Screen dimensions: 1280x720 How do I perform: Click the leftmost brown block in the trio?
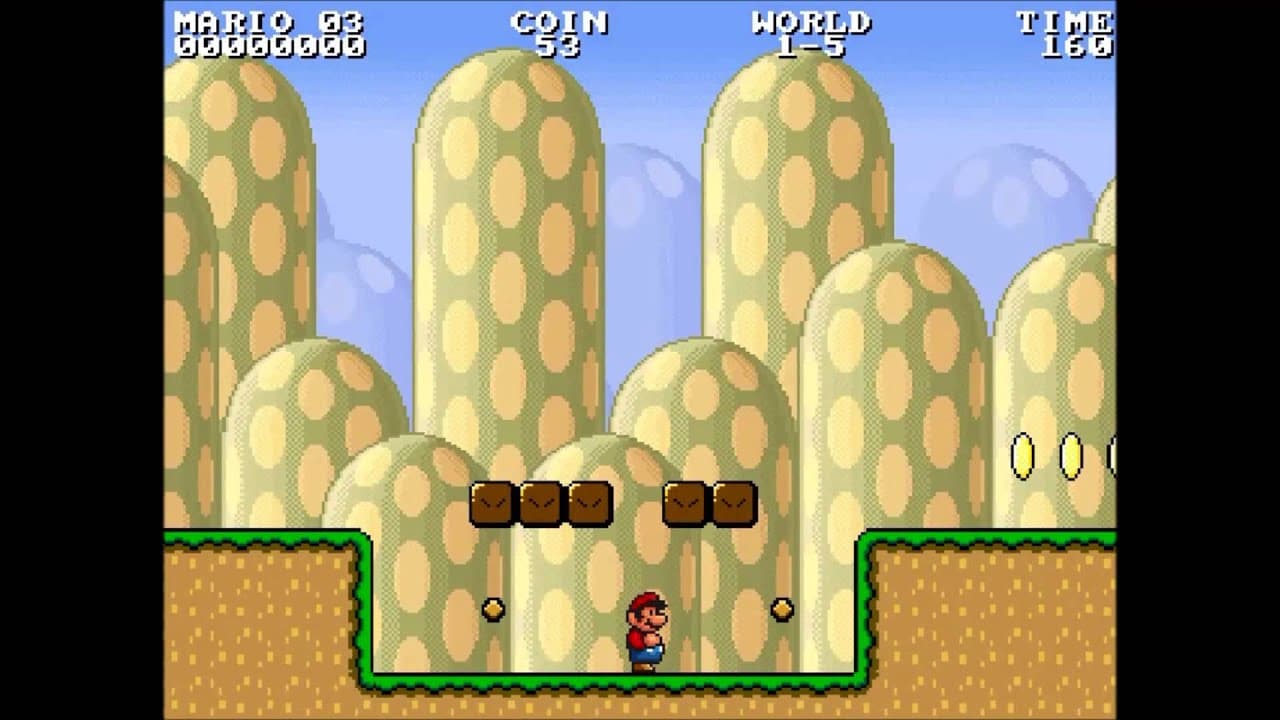point(489,501)
